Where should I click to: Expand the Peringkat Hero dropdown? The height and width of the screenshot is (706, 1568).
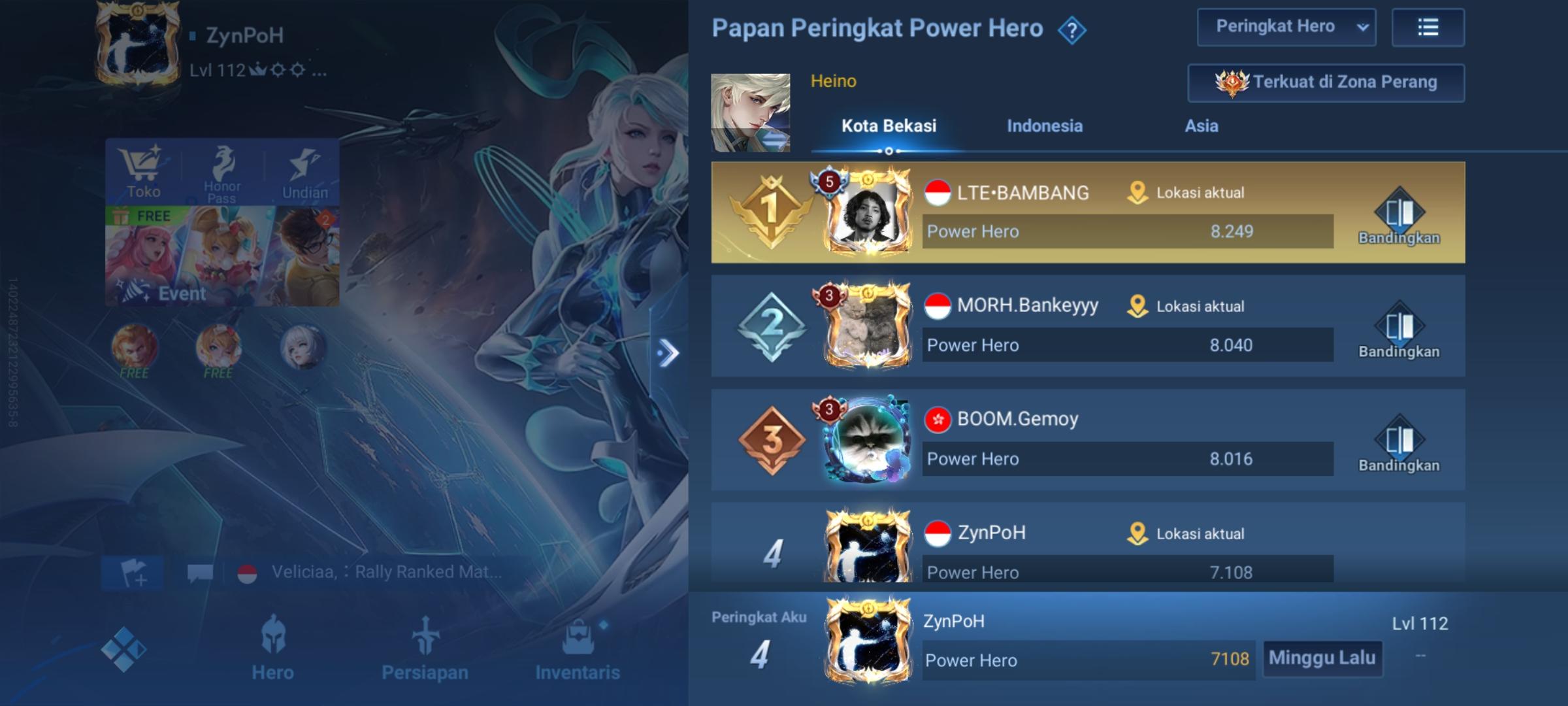pyautogui.click(x=1286, y=27)
